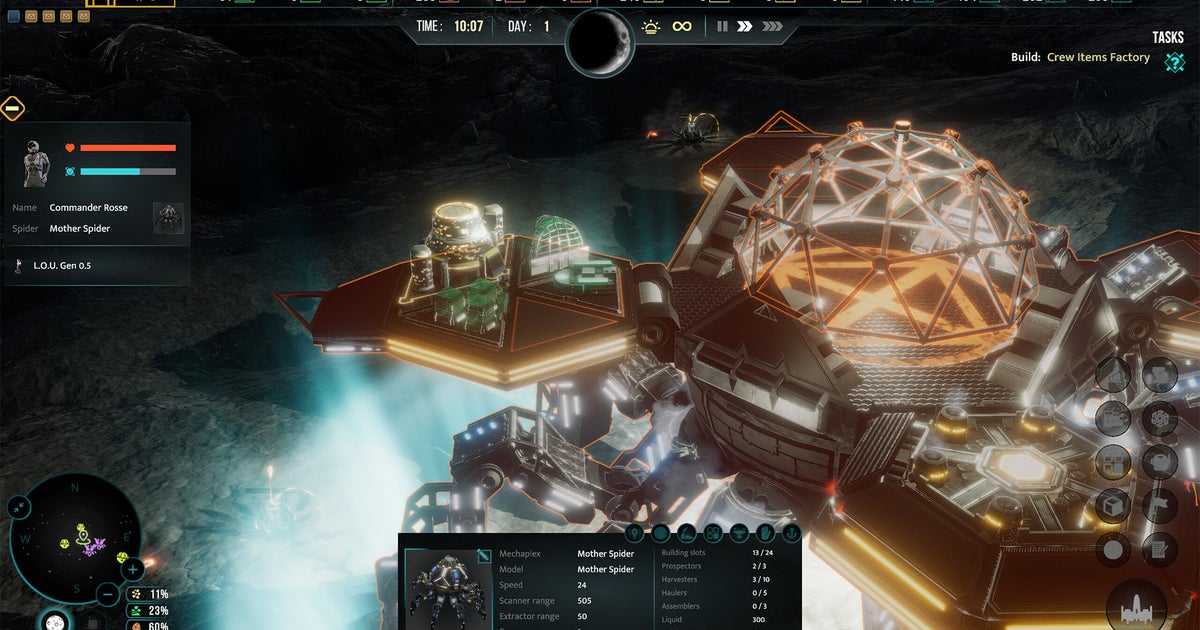Select the anchor tab above spider stats
This screenshot has height=630, width=1200.
point(791,533)
